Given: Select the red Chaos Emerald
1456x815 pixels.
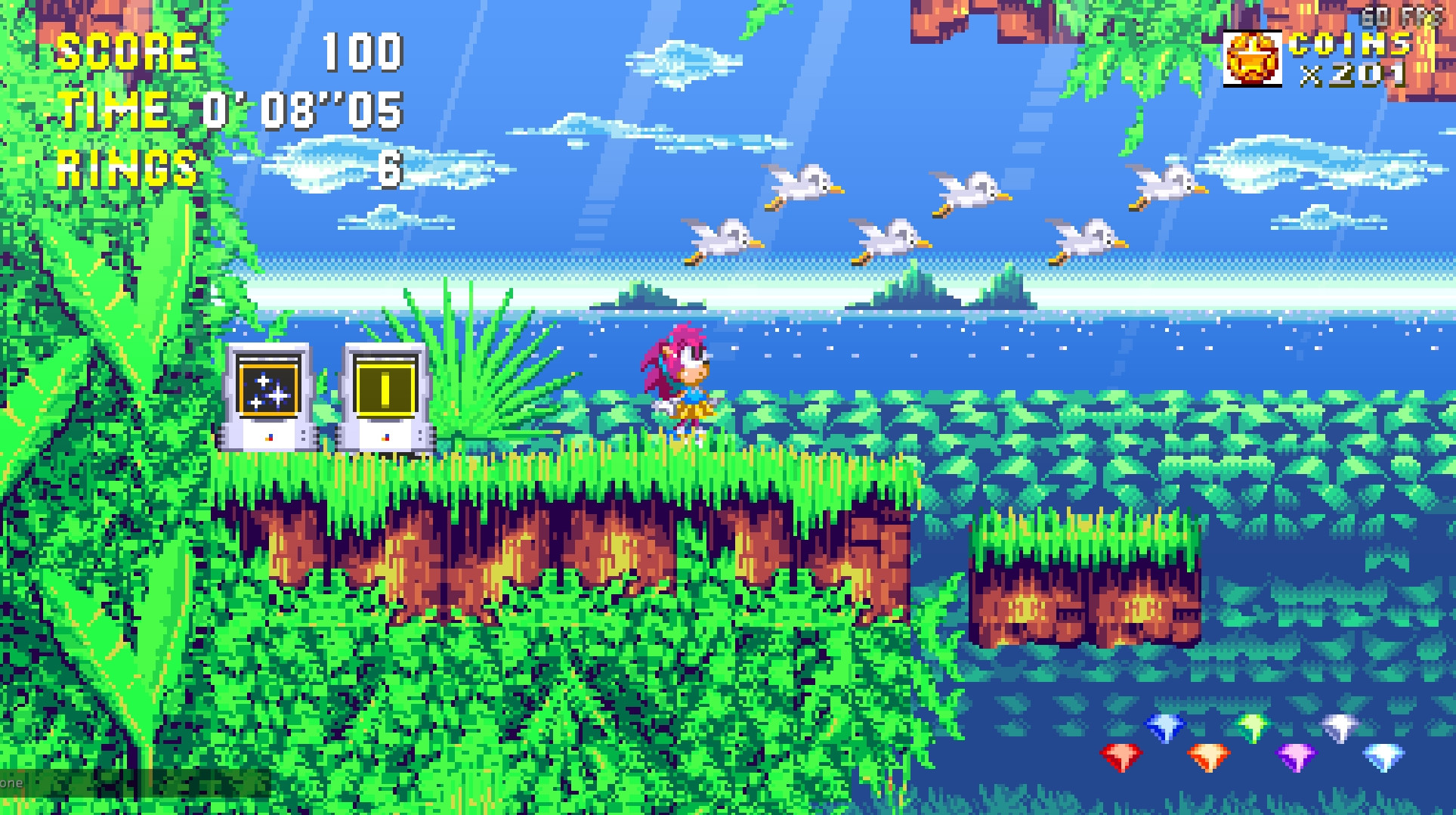Looking at the screenshot, I should coord(1121,756).
